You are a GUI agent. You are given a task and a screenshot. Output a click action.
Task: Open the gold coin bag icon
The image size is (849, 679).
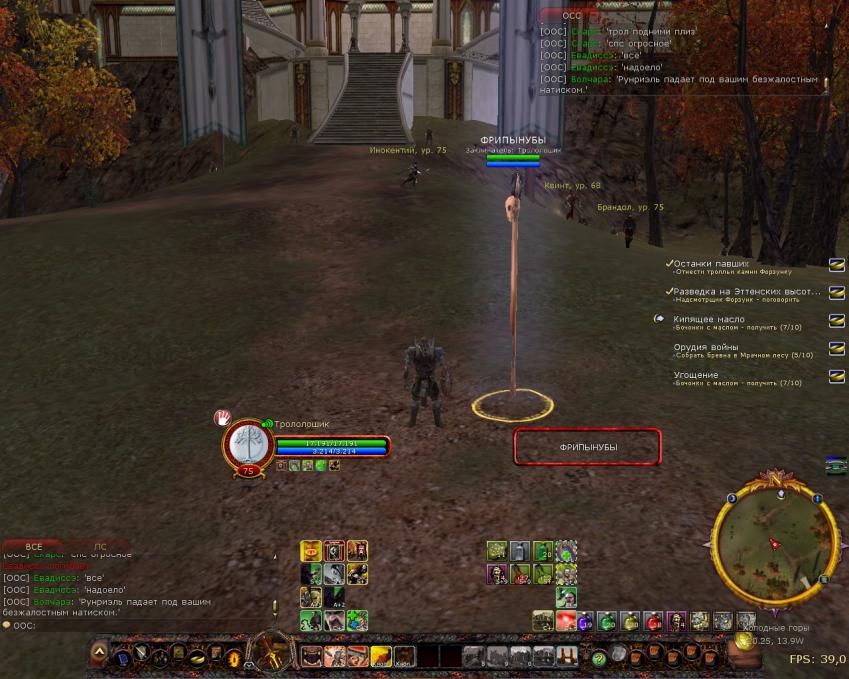pyautogui.click(x=744, y=641)
